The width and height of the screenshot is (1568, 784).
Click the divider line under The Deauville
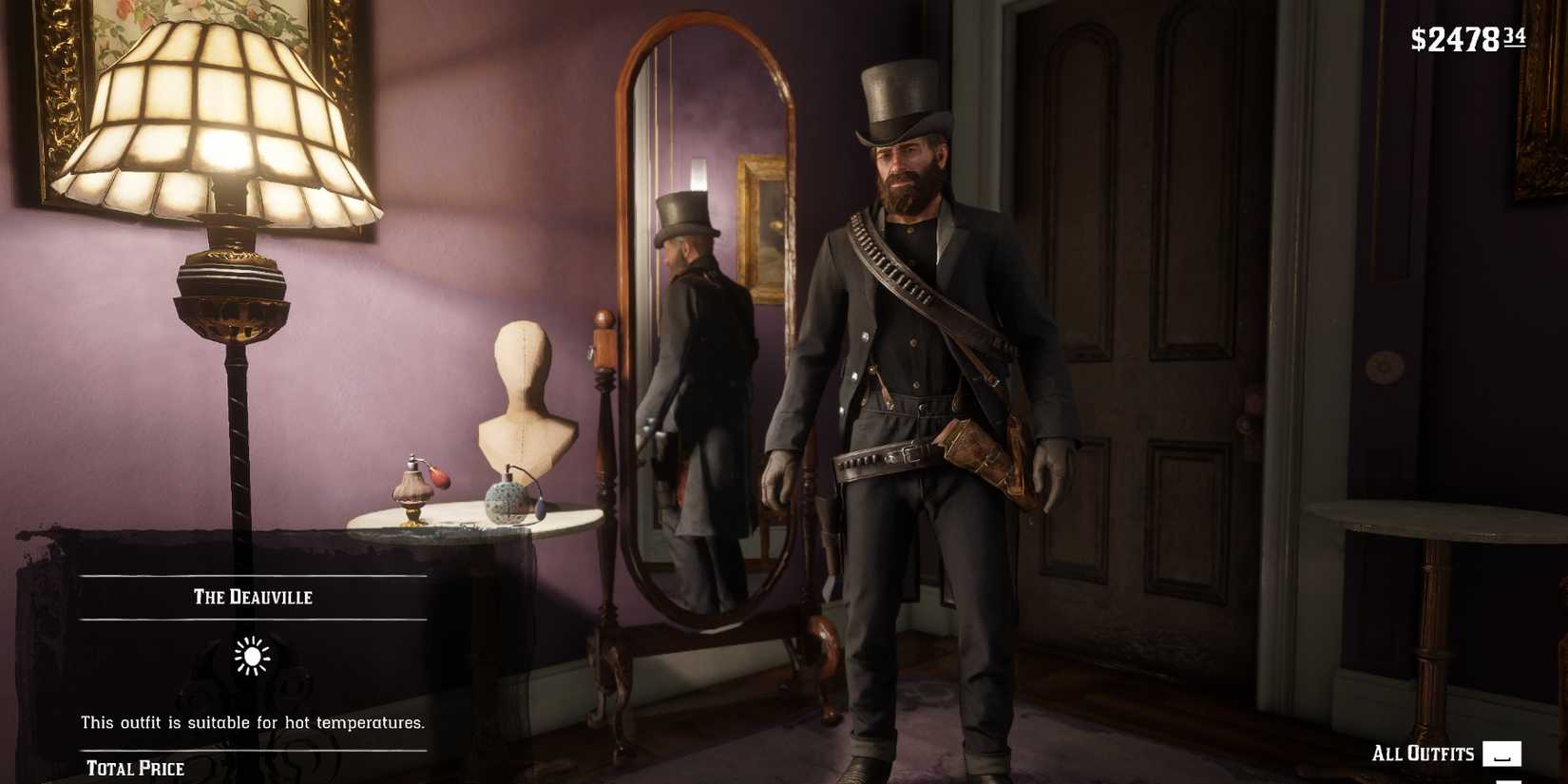coord(251,619)
